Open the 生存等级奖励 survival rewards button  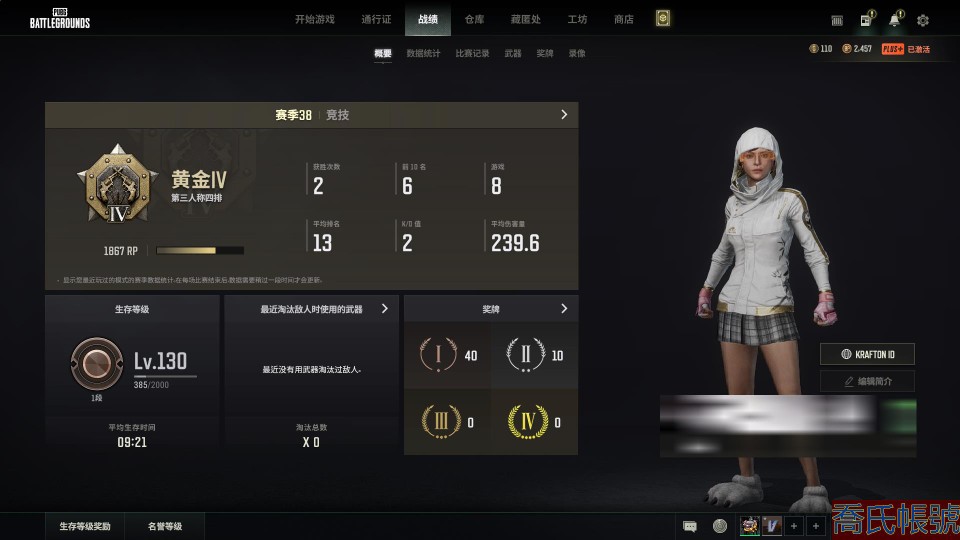[85, 526]
